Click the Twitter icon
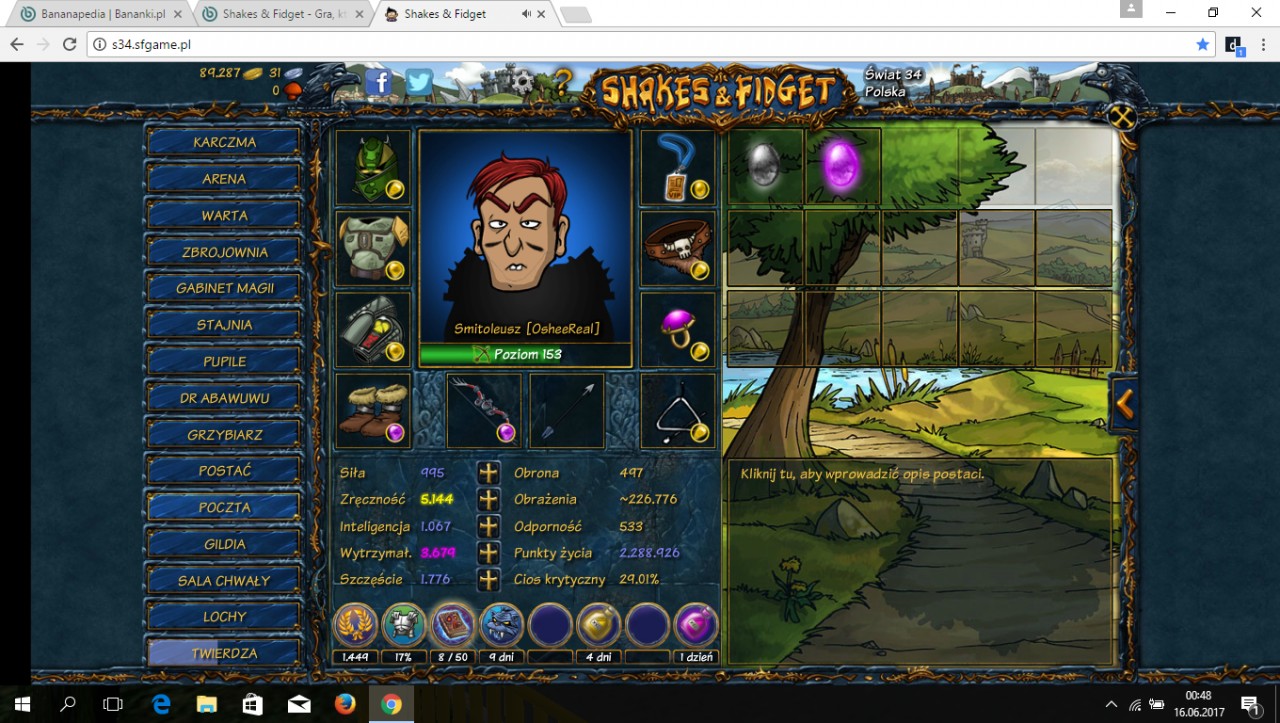This screenshot has height=723, width=1280. (x=419, y=83)
